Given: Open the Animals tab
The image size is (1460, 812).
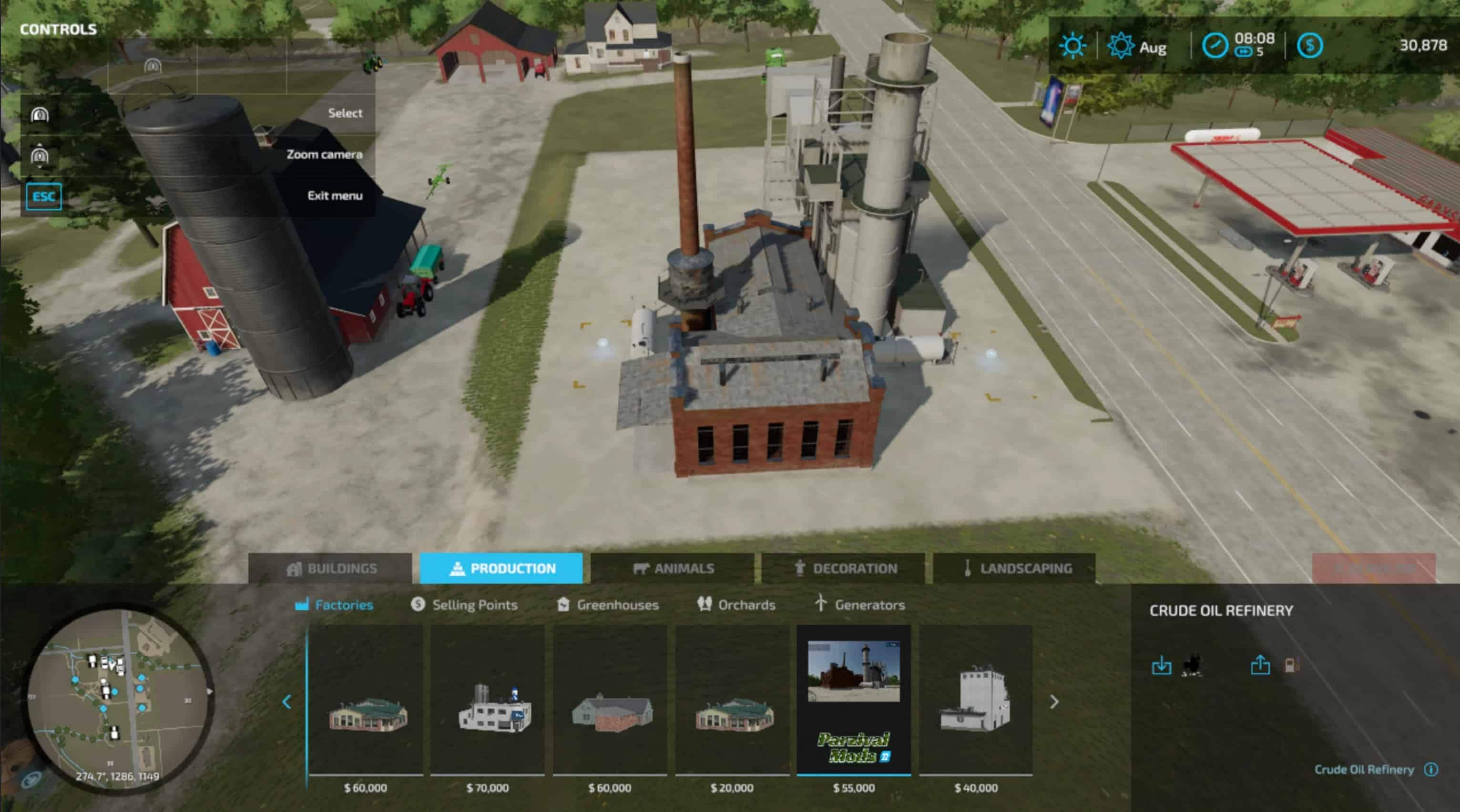Looking at the screenshot, I should 673,568.
